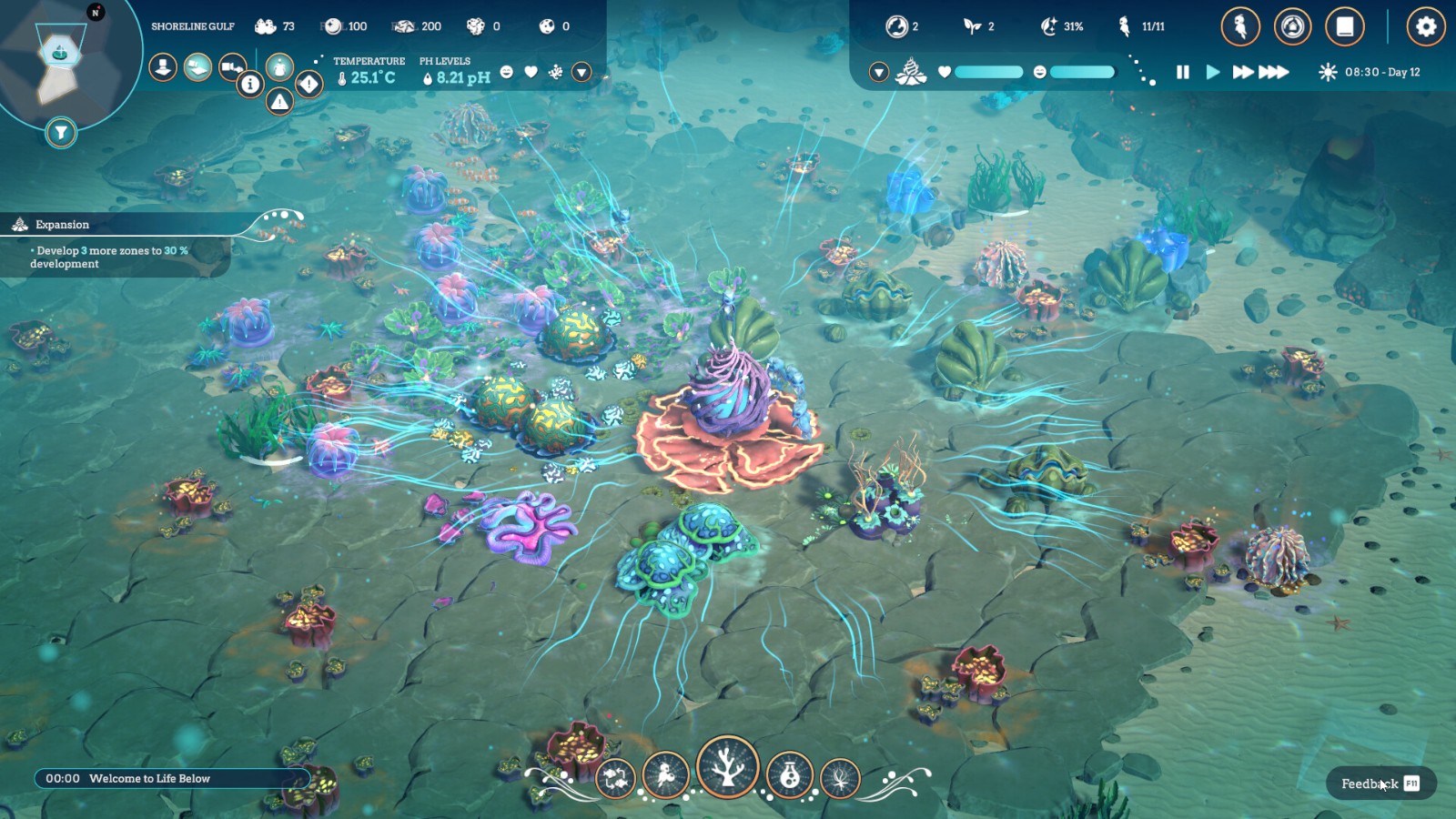
Task: Pause the game simulation
Action: point(1183,72)
